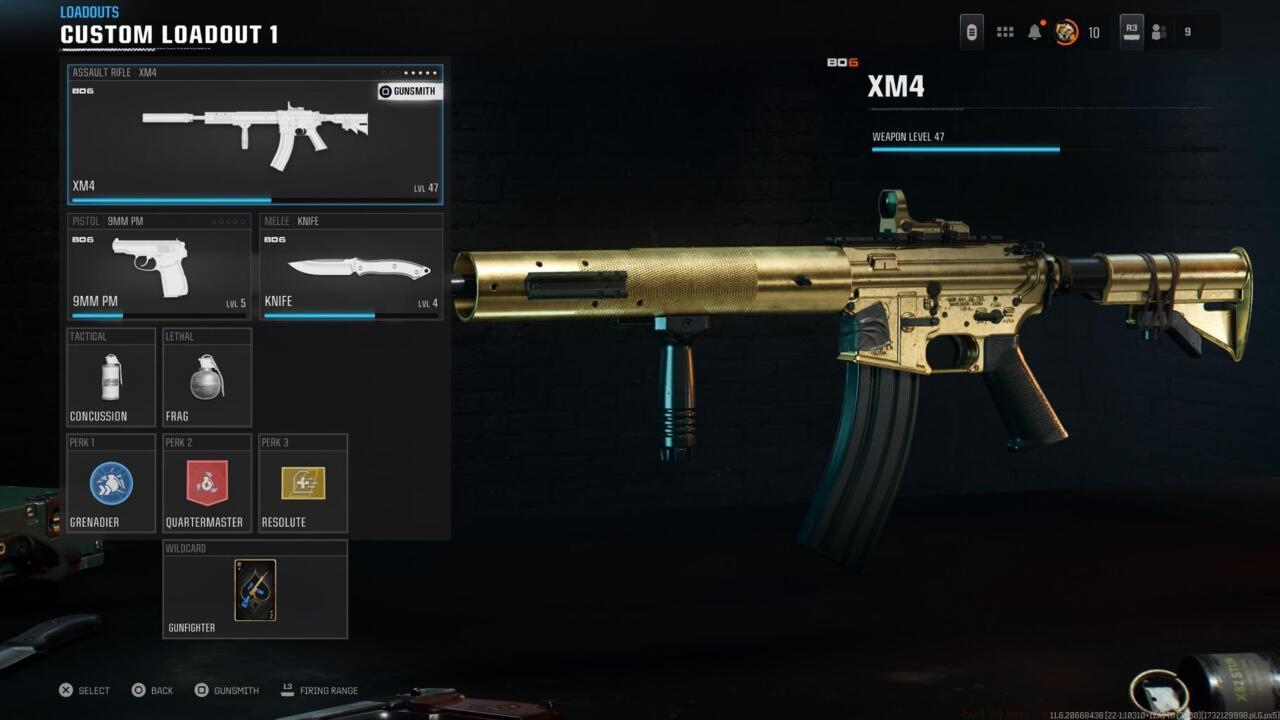
Task: Open the player profile emblem
Action: point(1066,32)
